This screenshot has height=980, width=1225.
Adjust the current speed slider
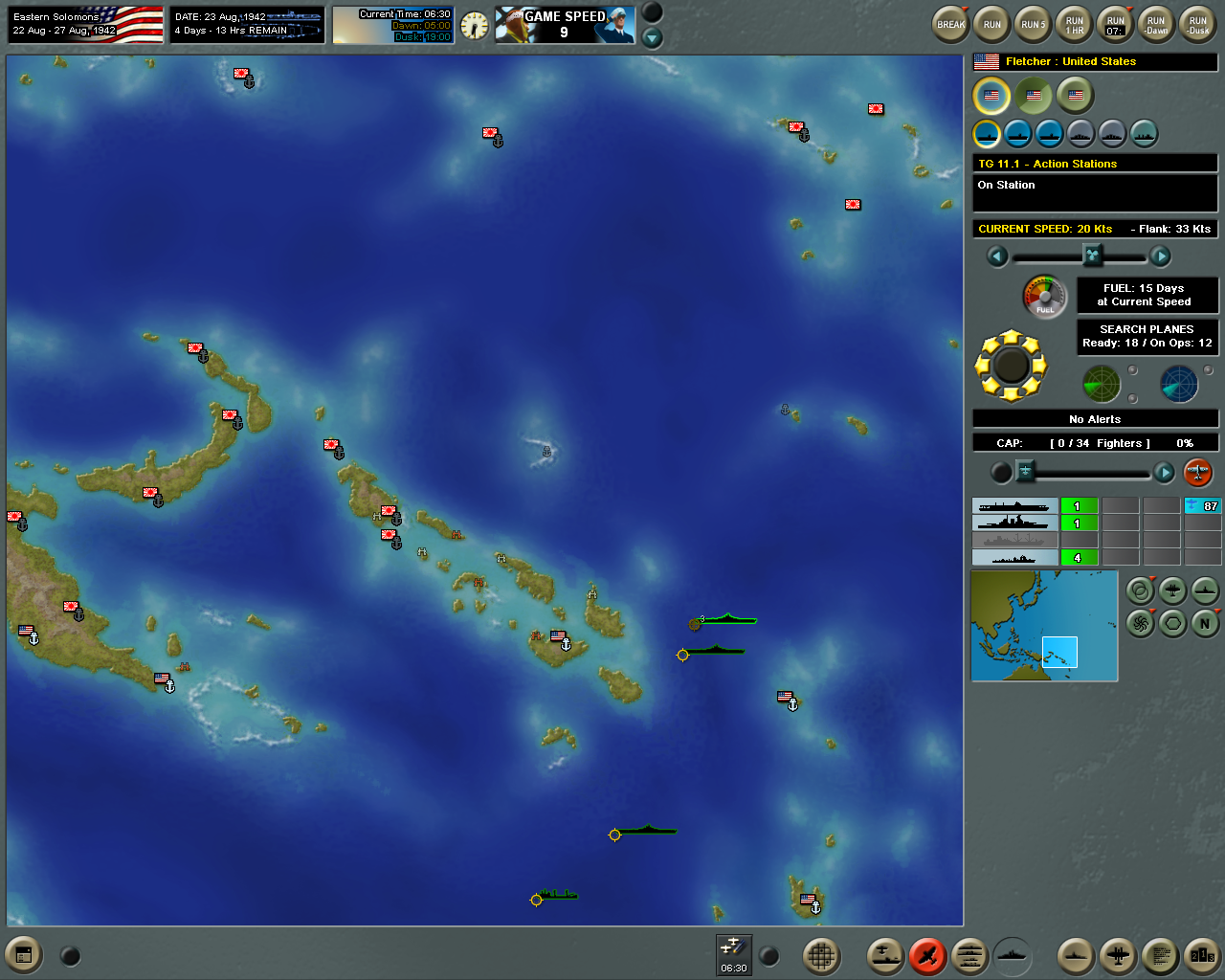pyautogui.click(x=1091, y=256)
